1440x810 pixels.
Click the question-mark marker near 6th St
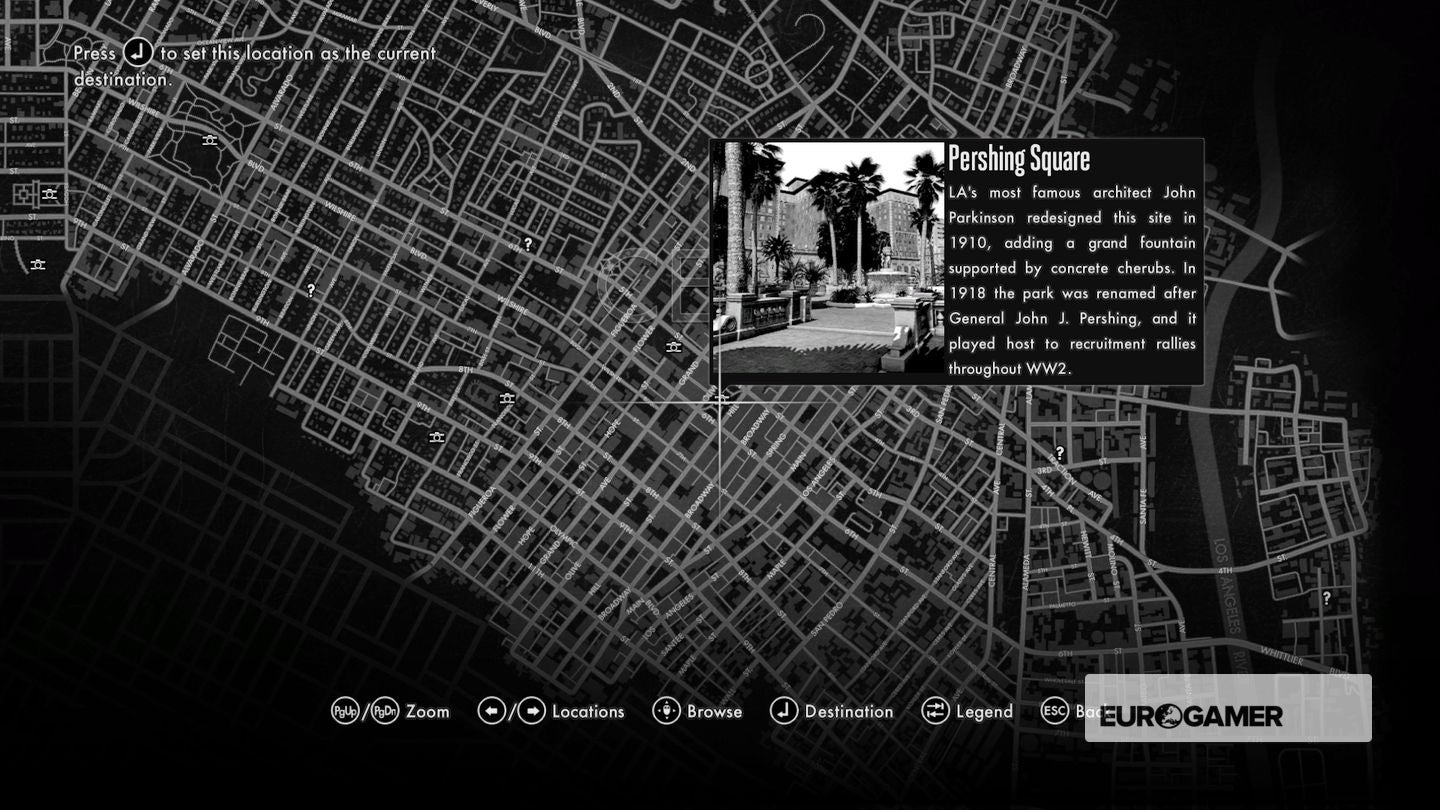(527, 242)
